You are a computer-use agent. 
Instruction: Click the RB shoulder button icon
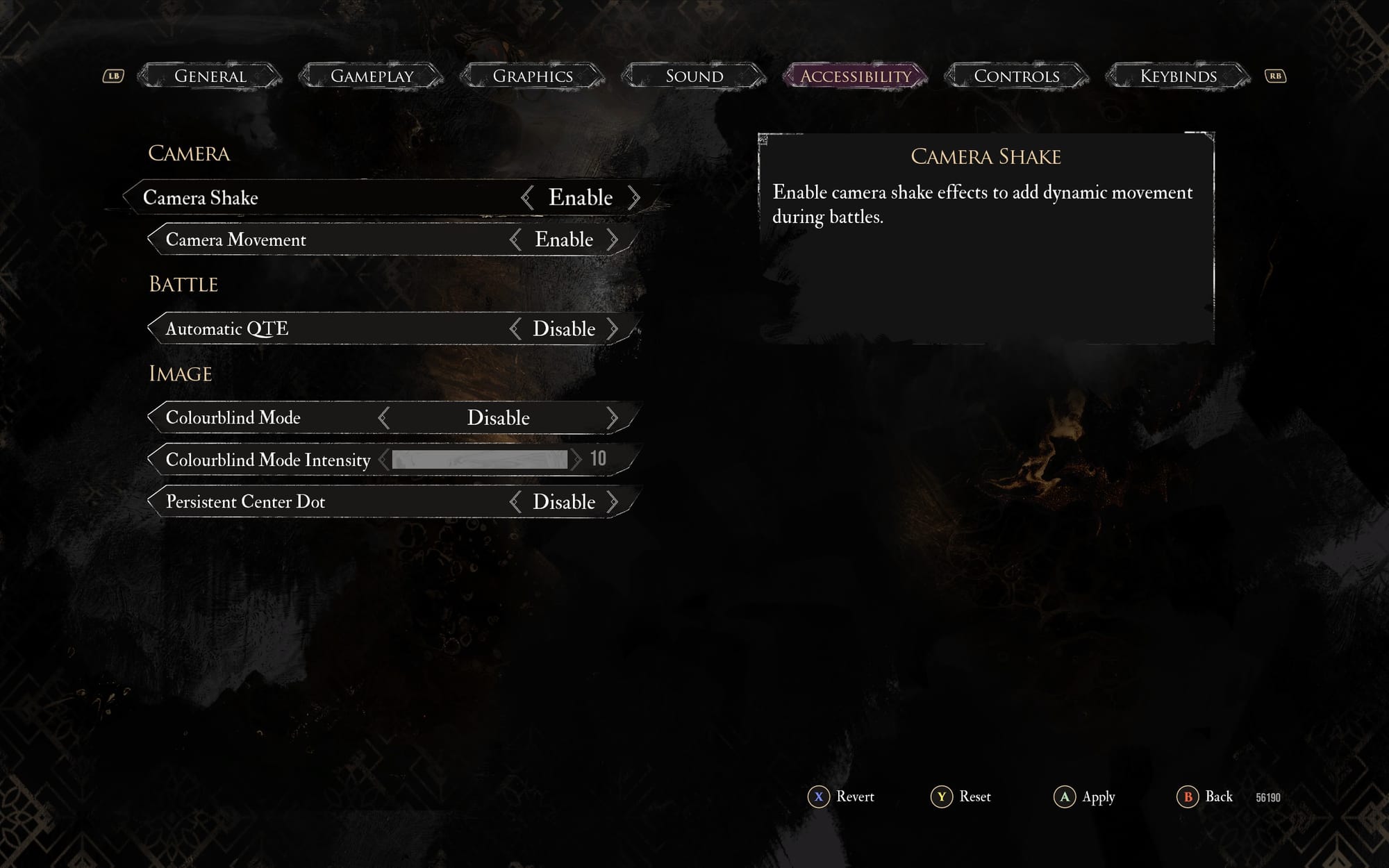(x=1275, y=76)
